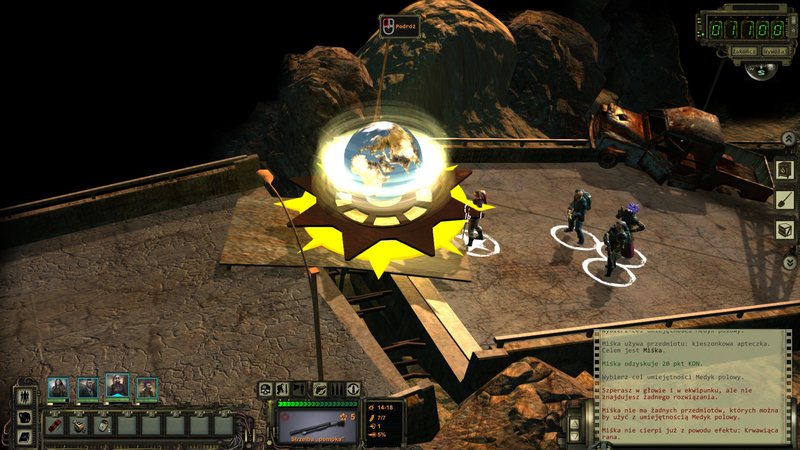Select the first squad member portrait
800x450 pixels.
tap(59, 387)
